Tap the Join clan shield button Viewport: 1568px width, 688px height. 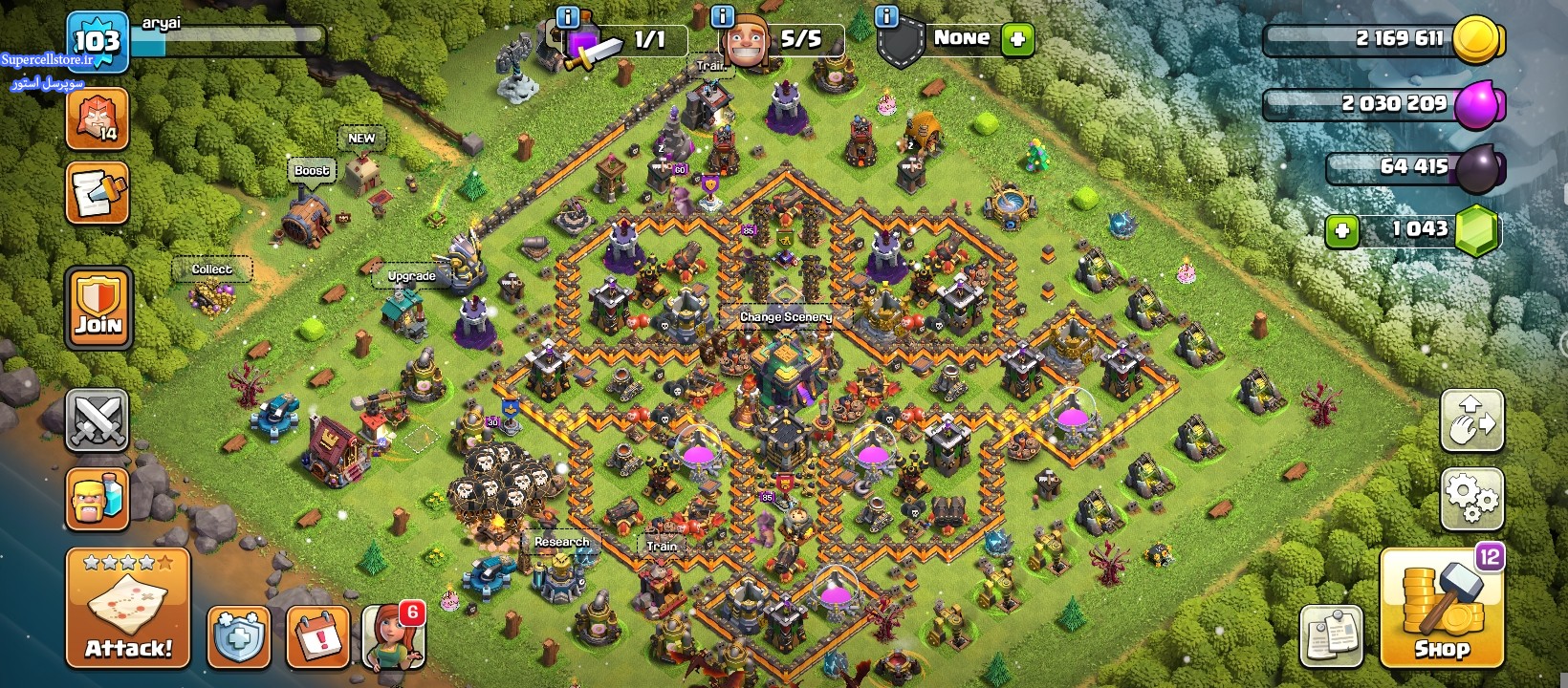tap(98, 308)
